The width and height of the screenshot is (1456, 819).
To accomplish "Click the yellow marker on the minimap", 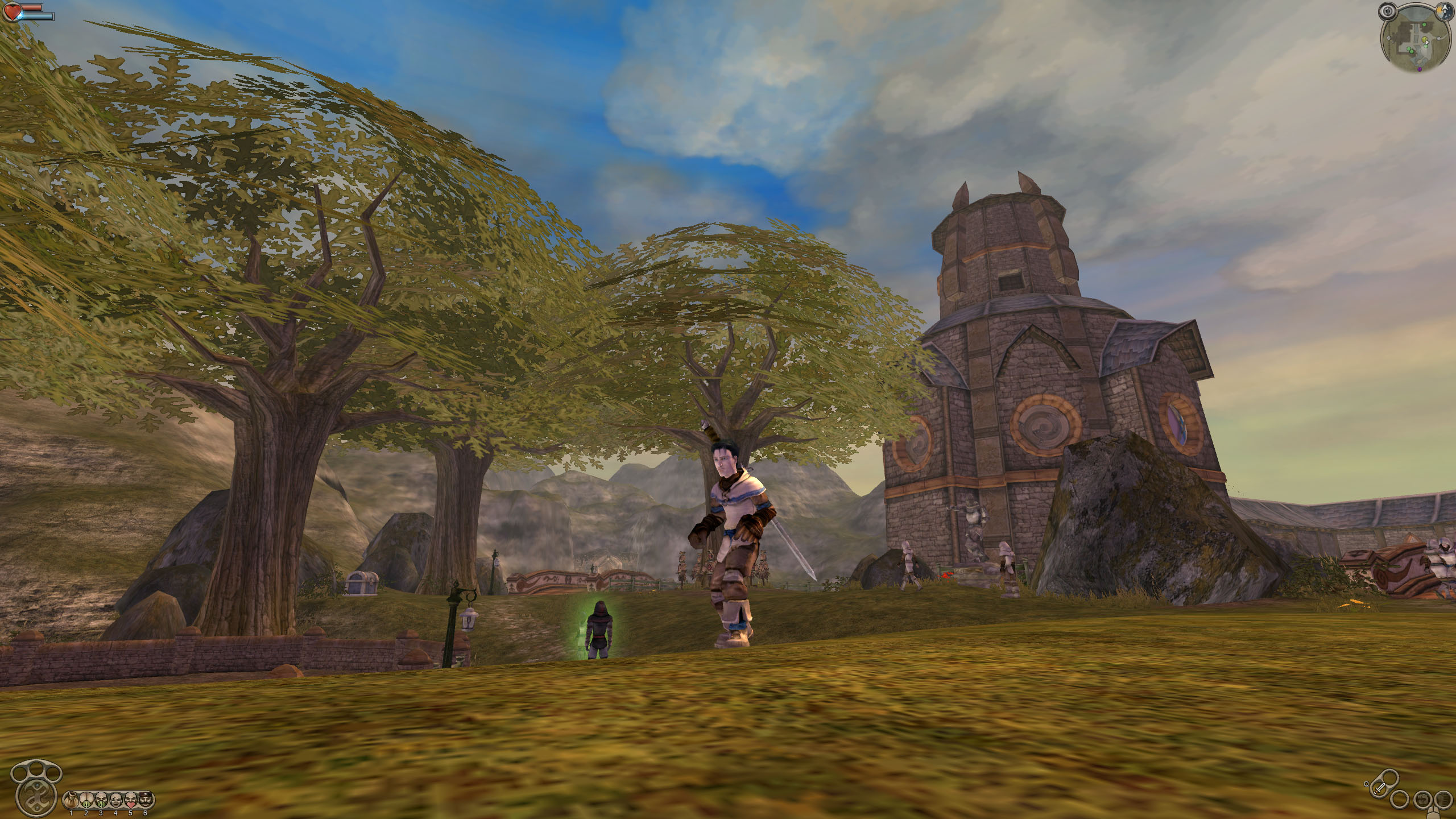I will click(1425, 39).
